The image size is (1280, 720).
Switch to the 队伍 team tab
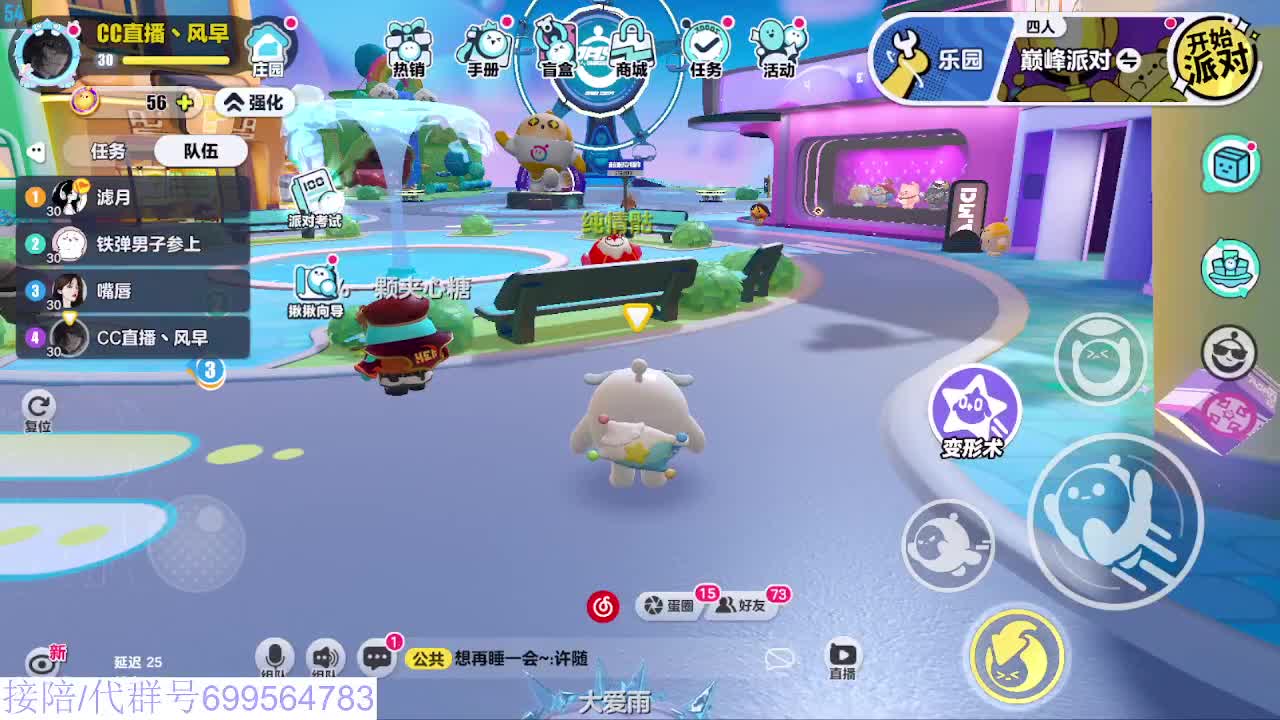200,150
